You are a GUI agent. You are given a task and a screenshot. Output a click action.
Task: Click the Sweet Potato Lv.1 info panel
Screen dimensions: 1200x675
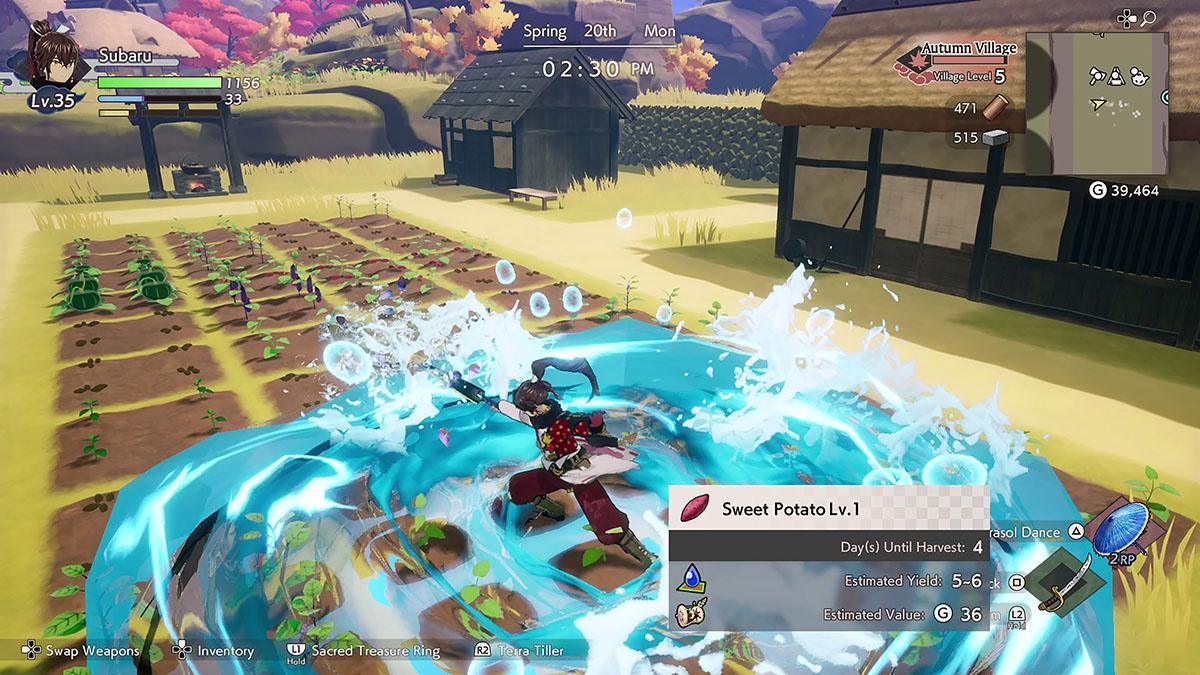(828, 558)
